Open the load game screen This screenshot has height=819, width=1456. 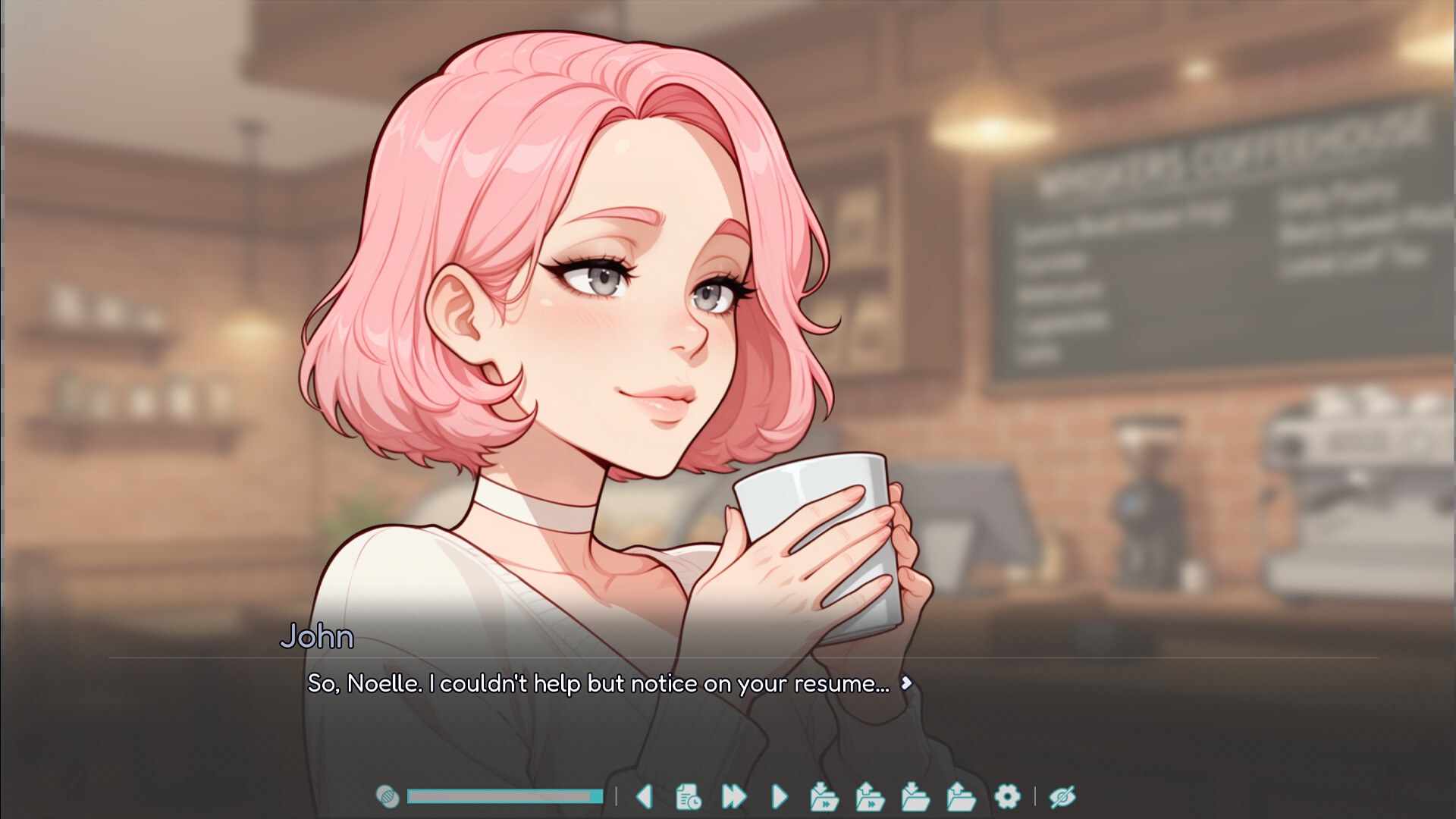point(961,796)
